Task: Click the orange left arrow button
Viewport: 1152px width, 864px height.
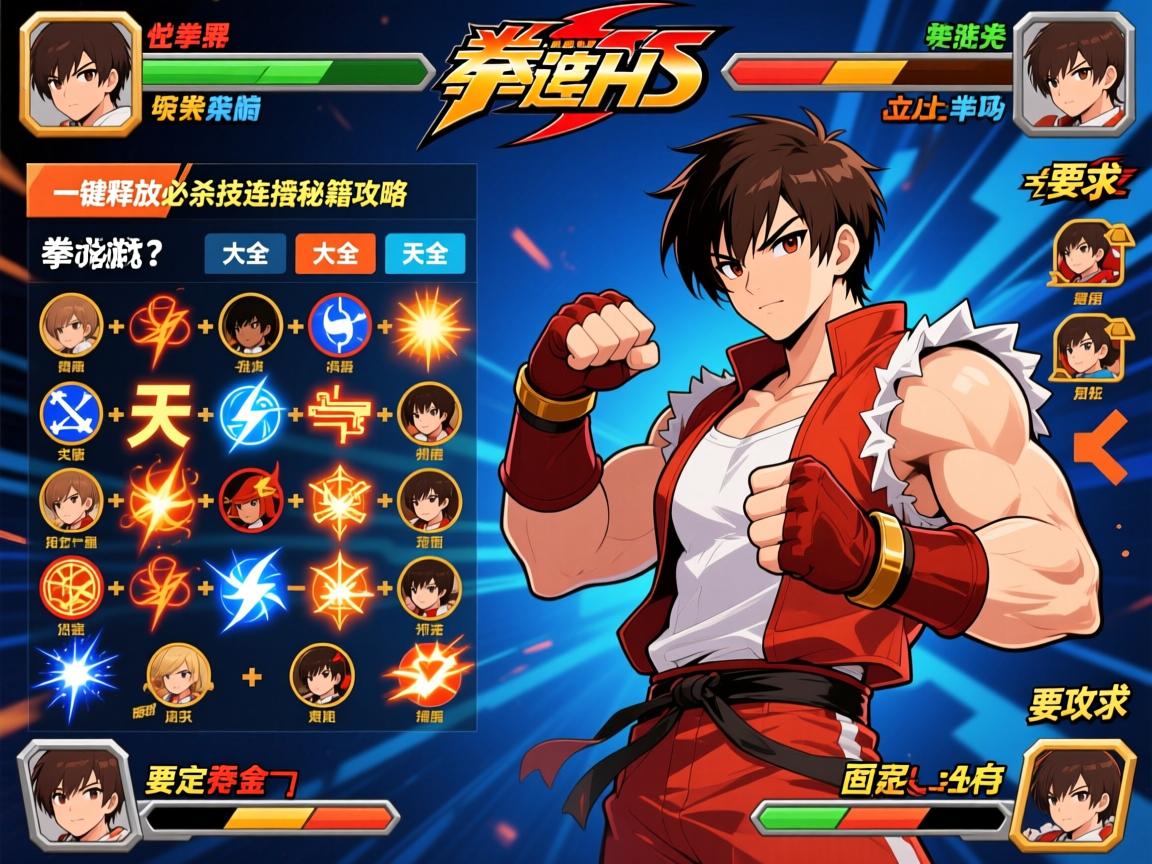Action: 1101,448
